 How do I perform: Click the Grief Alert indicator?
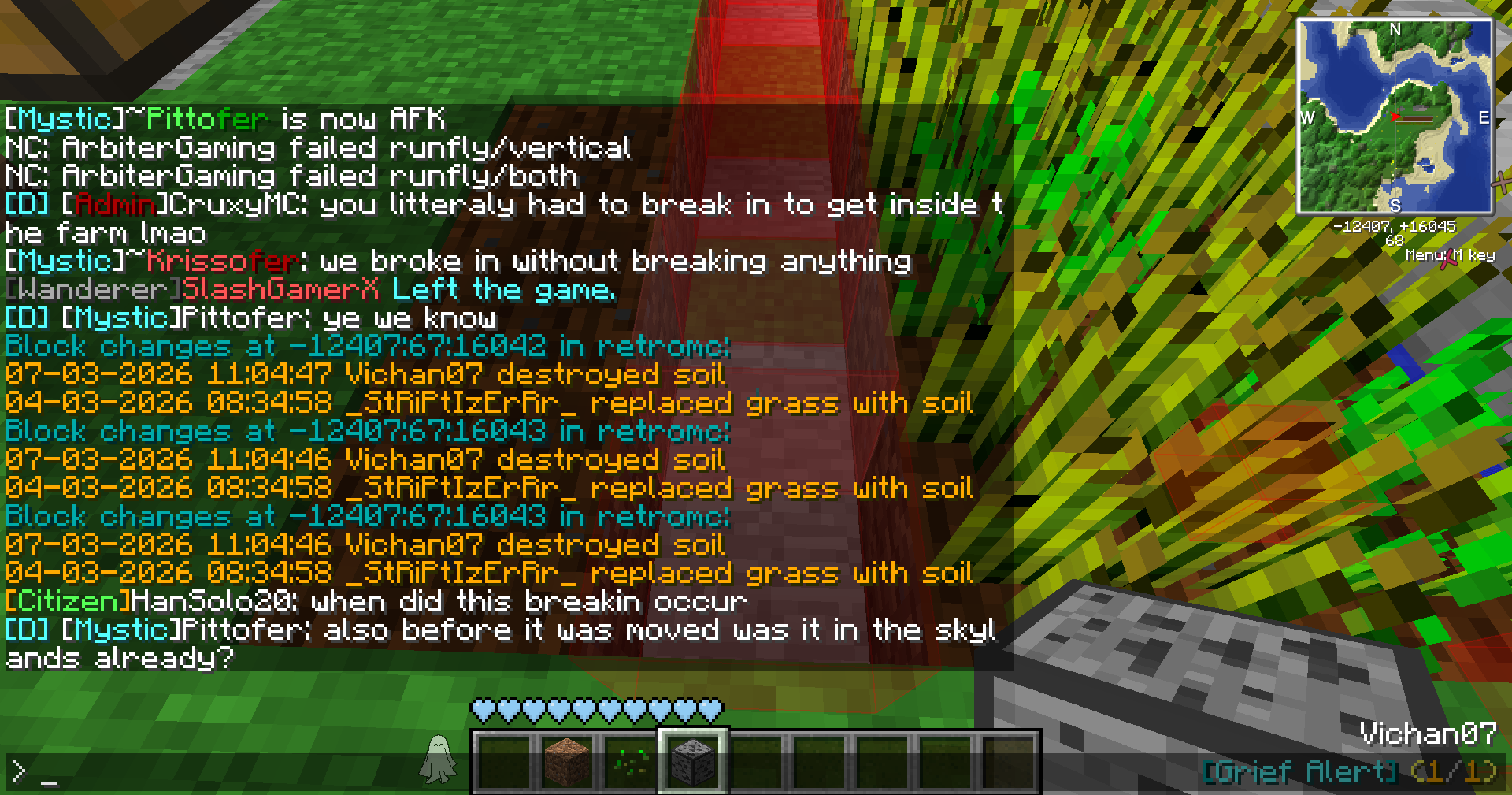point(1349,771)
